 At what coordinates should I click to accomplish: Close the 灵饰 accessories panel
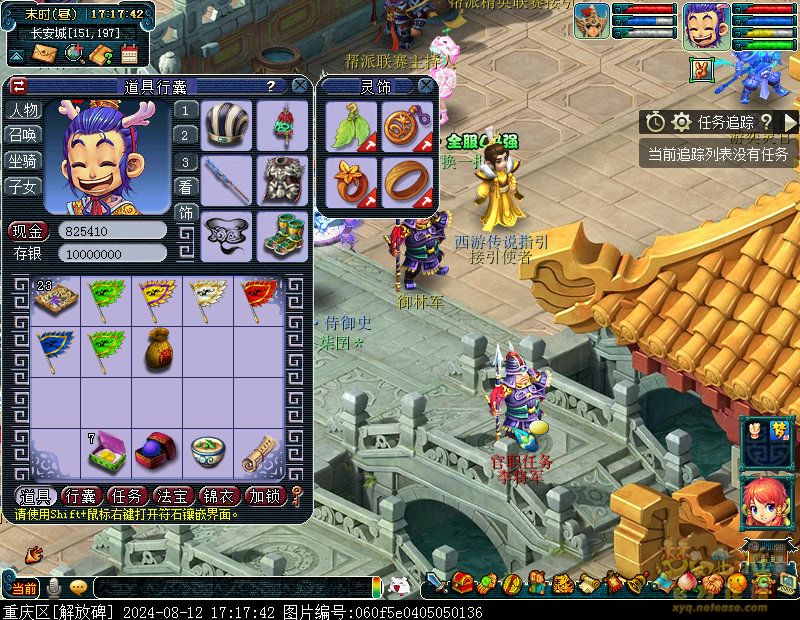(426, 87)
